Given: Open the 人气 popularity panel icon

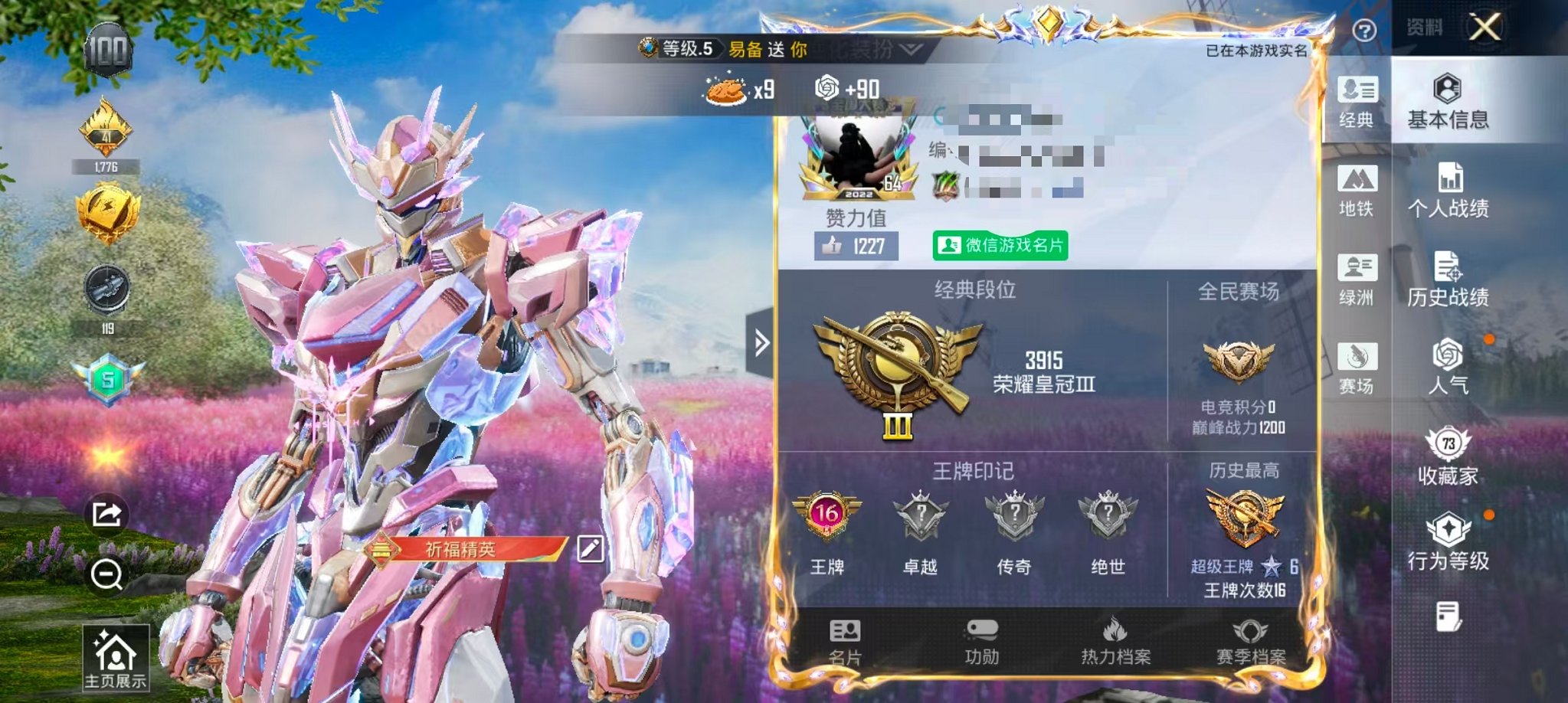Looking at the screenshot, I should [x=1449, y=368].
